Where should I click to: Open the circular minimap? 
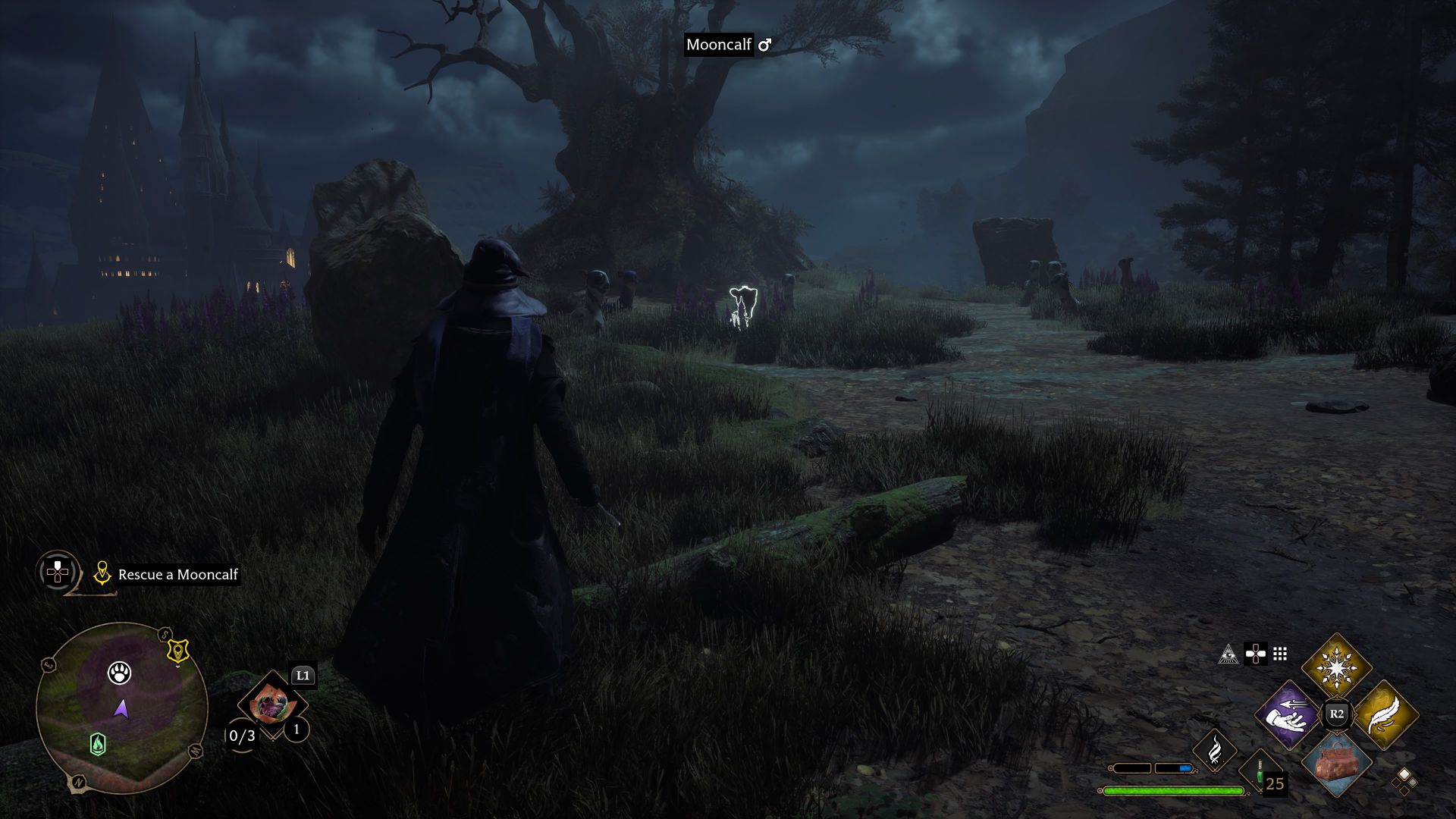pyautogui.click(x=121, y=708)
